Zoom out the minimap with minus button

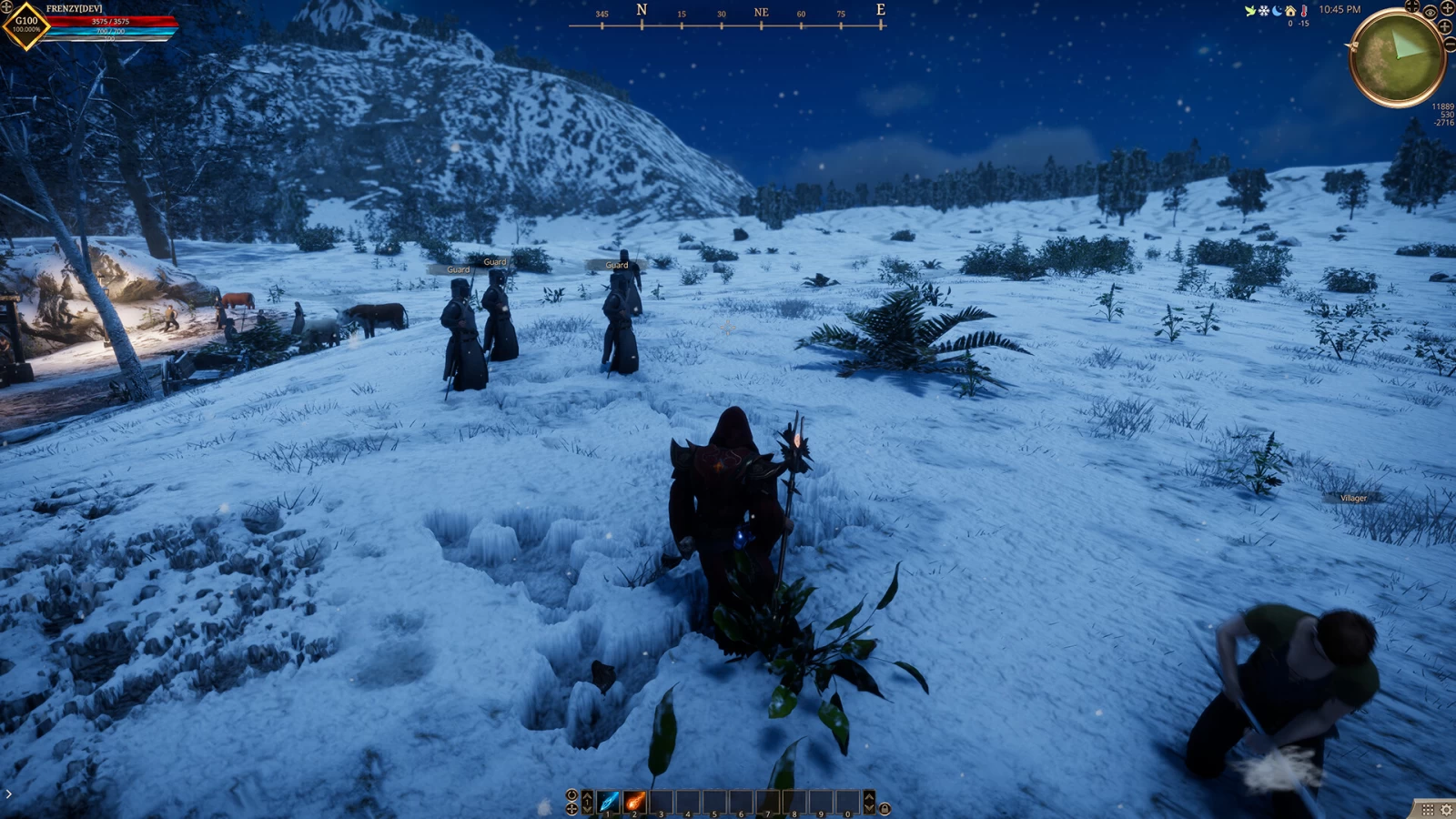(x=1450, y=44)
